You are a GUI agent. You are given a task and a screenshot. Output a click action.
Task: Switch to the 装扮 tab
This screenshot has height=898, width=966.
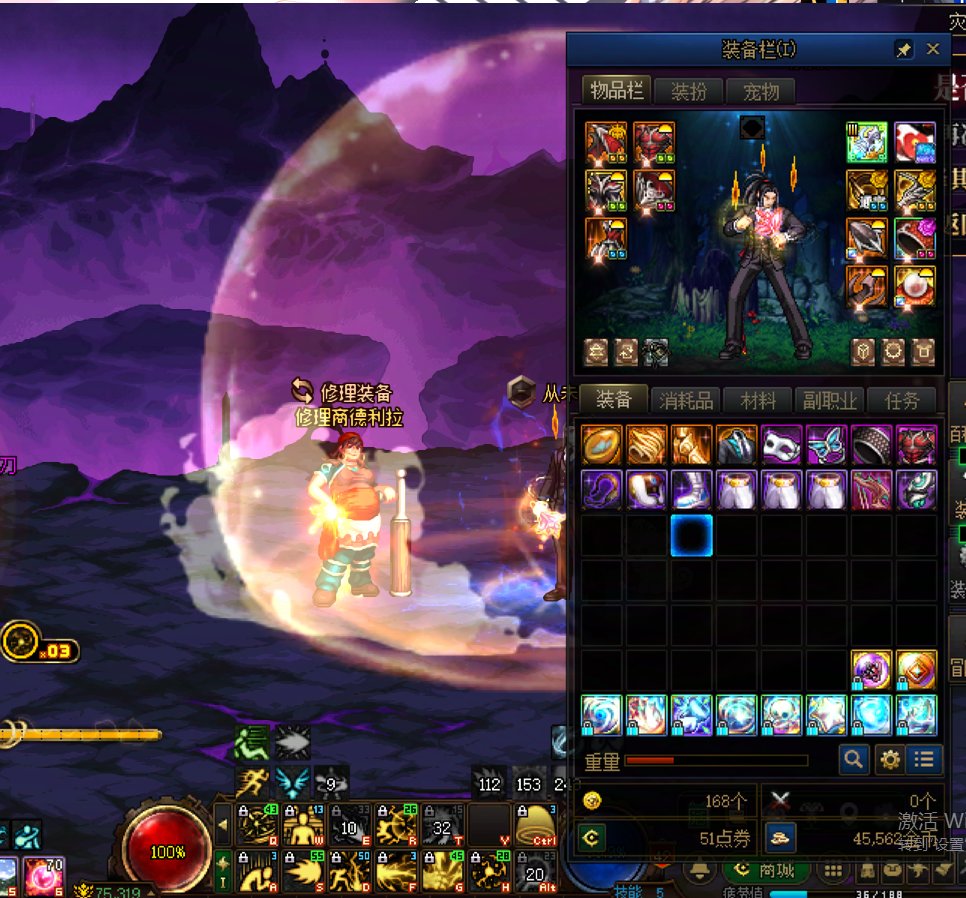point(689,92)
